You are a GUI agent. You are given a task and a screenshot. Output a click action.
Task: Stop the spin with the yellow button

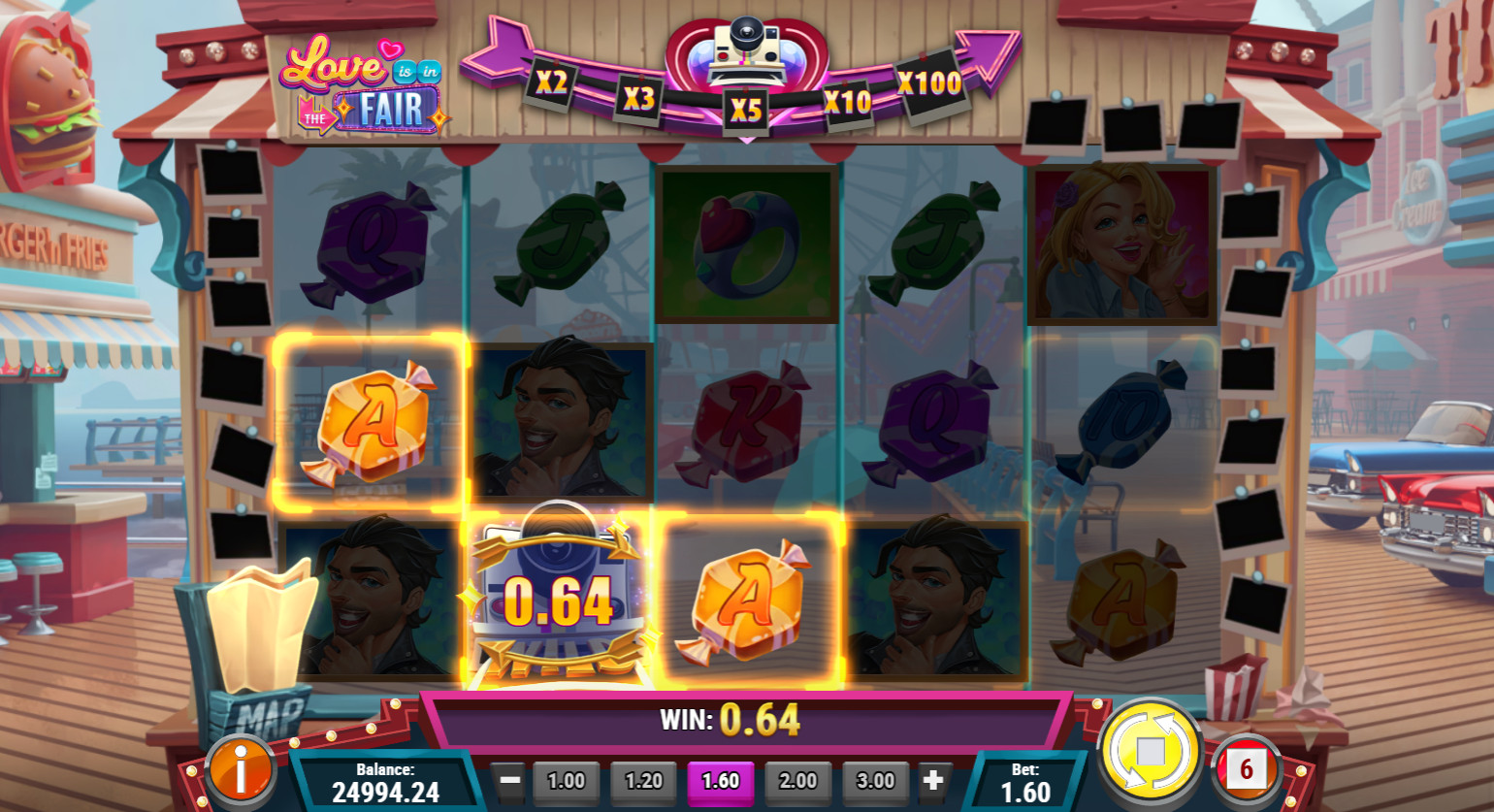pos(1149,752)
